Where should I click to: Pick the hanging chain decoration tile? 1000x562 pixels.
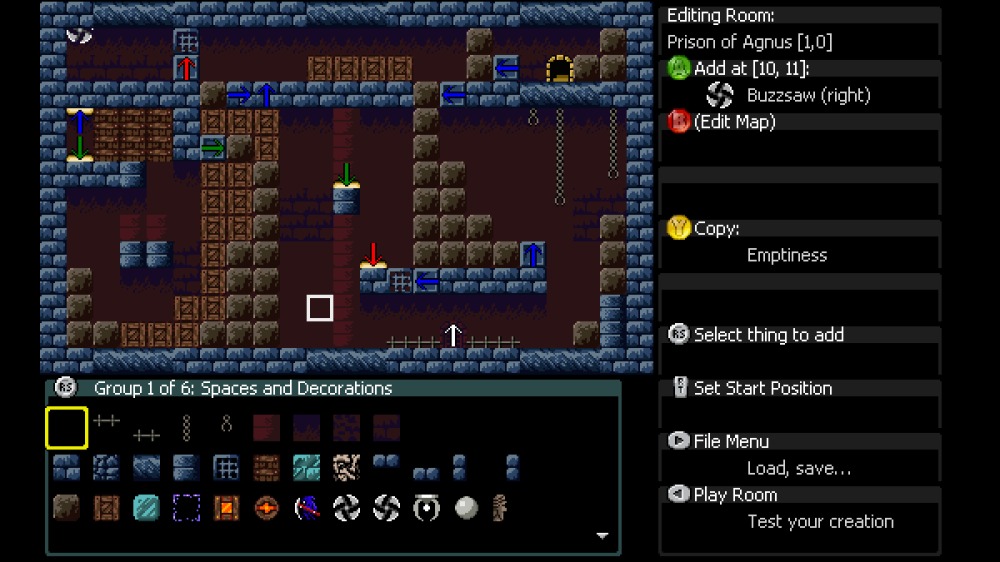[x=186, y=428]
